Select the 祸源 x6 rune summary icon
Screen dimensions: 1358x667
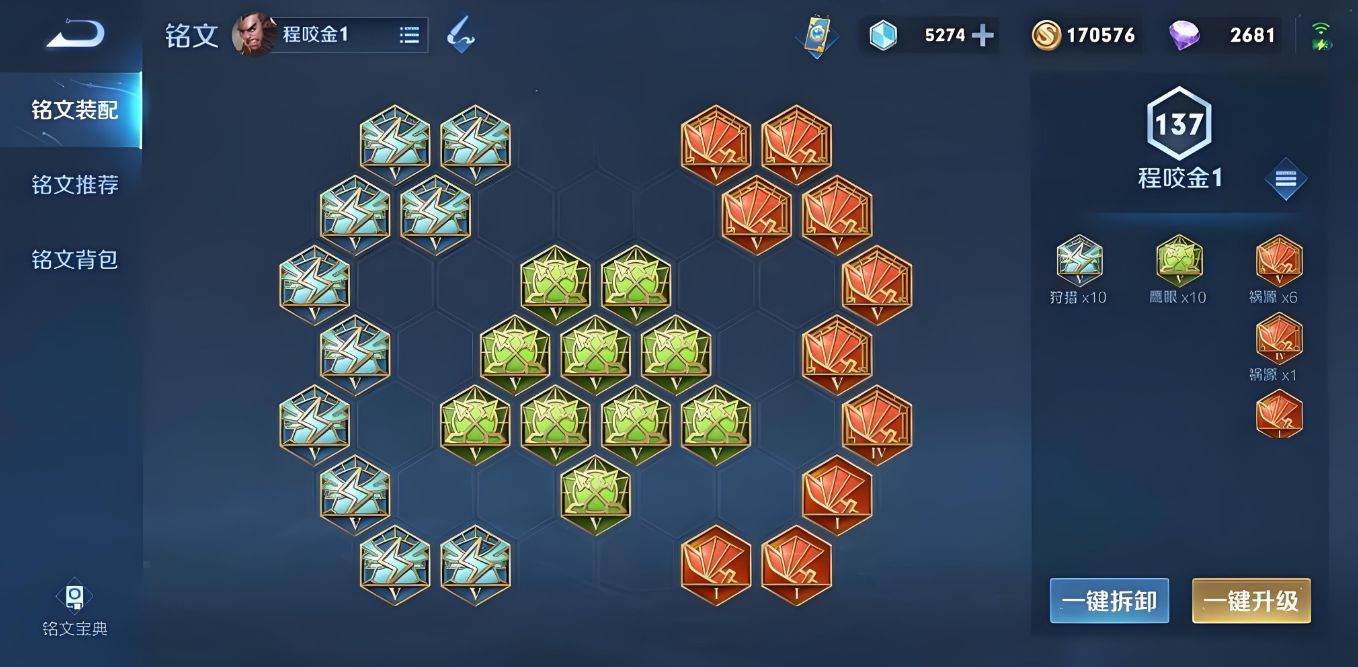tap(1279, 262)
